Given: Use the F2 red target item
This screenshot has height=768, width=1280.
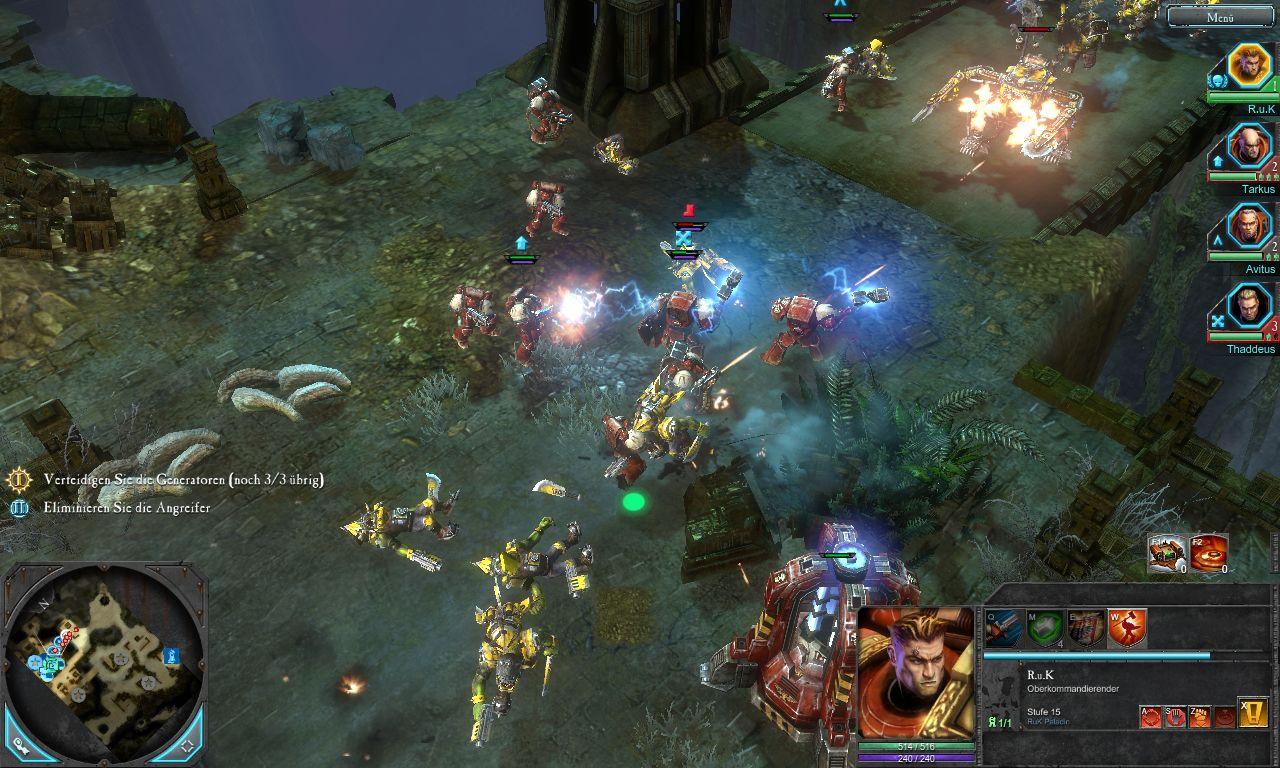Looking at the screenshot, I should (1209, 553).
